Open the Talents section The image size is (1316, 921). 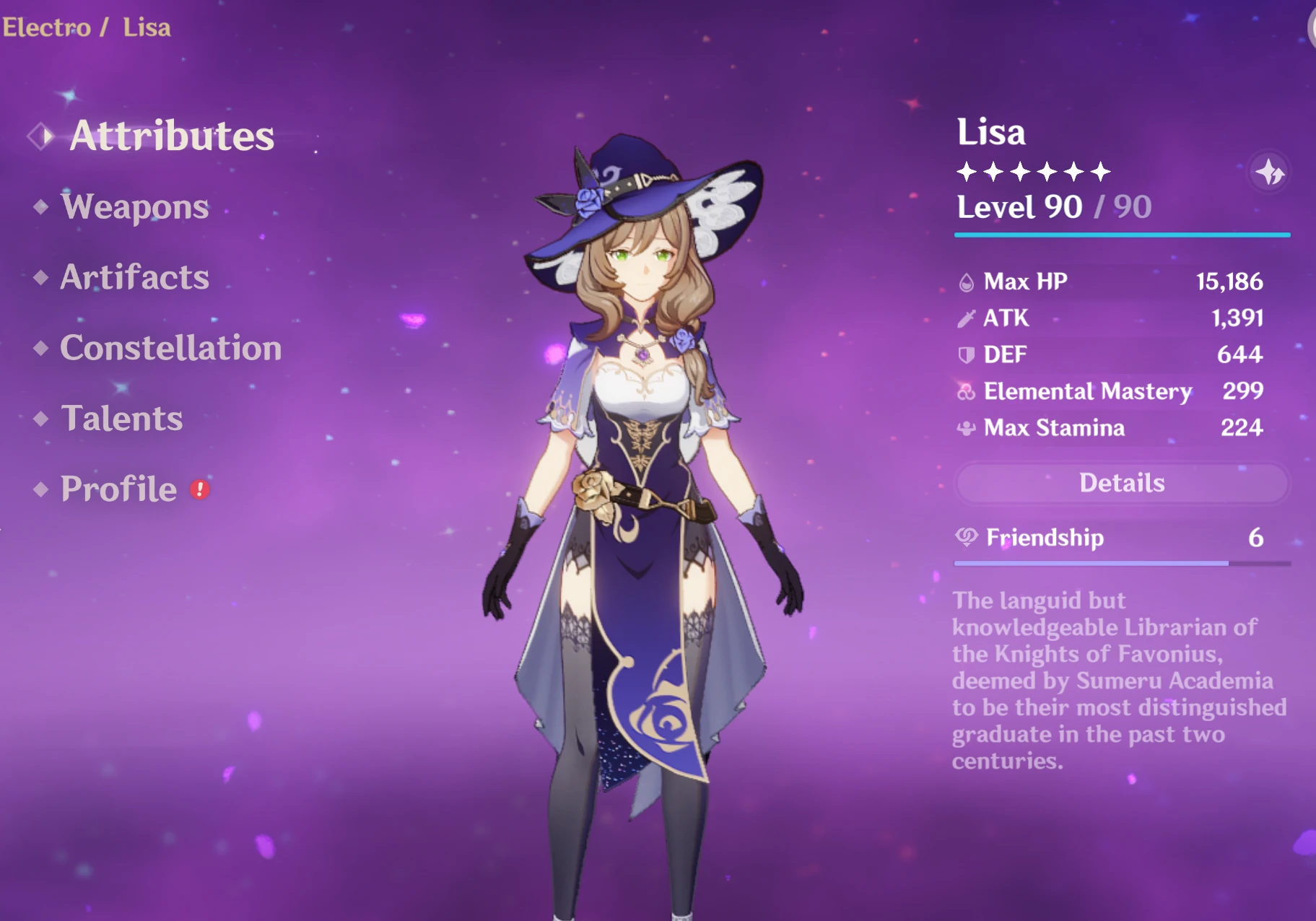pyautogui.click(x=121, y=419)
